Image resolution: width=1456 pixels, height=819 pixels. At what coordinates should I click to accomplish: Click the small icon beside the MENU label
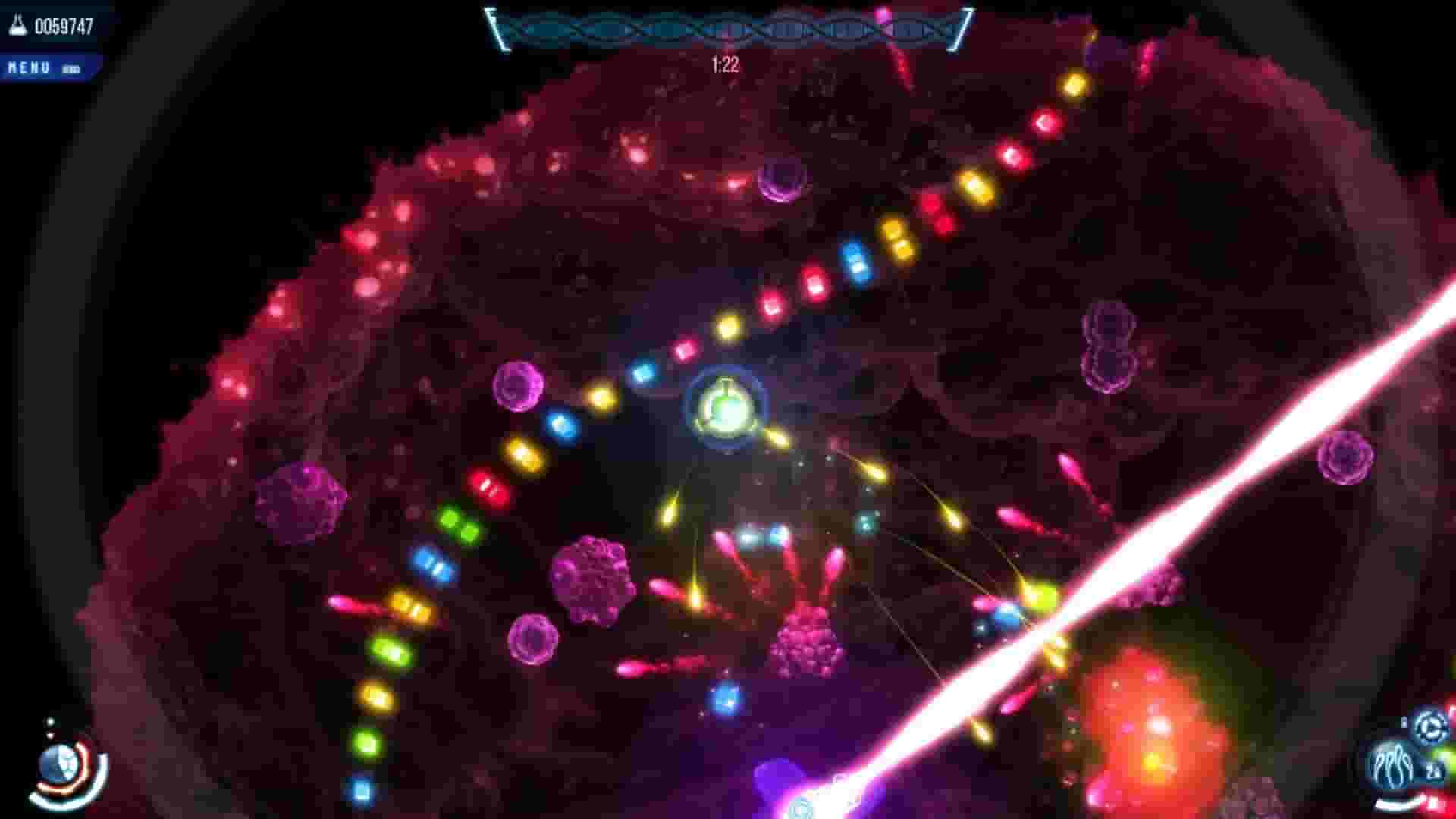pyautogui.click(x=70, y=67)
